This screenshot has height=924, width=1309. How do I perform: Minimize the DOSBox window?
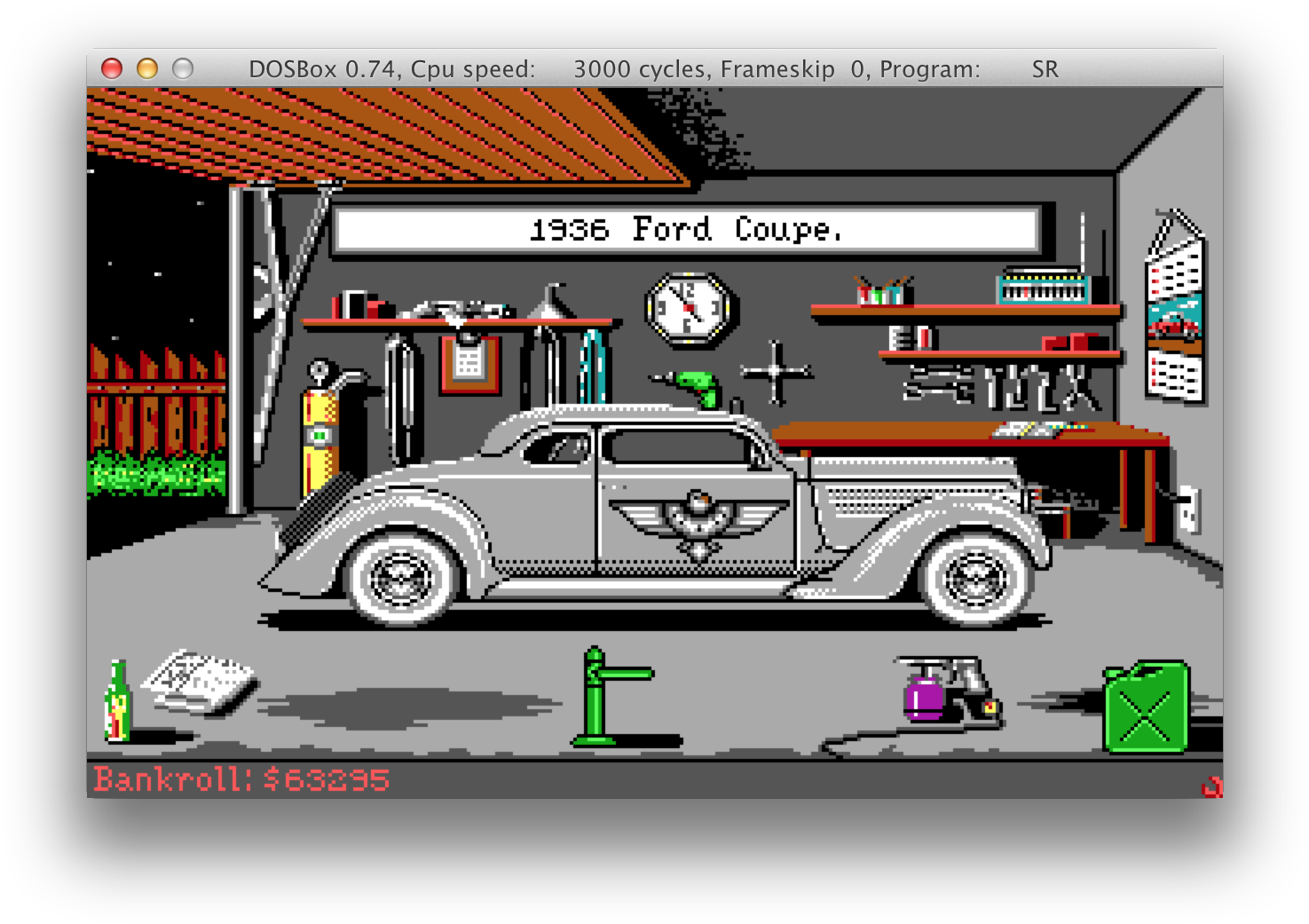(x=147, y=68)
